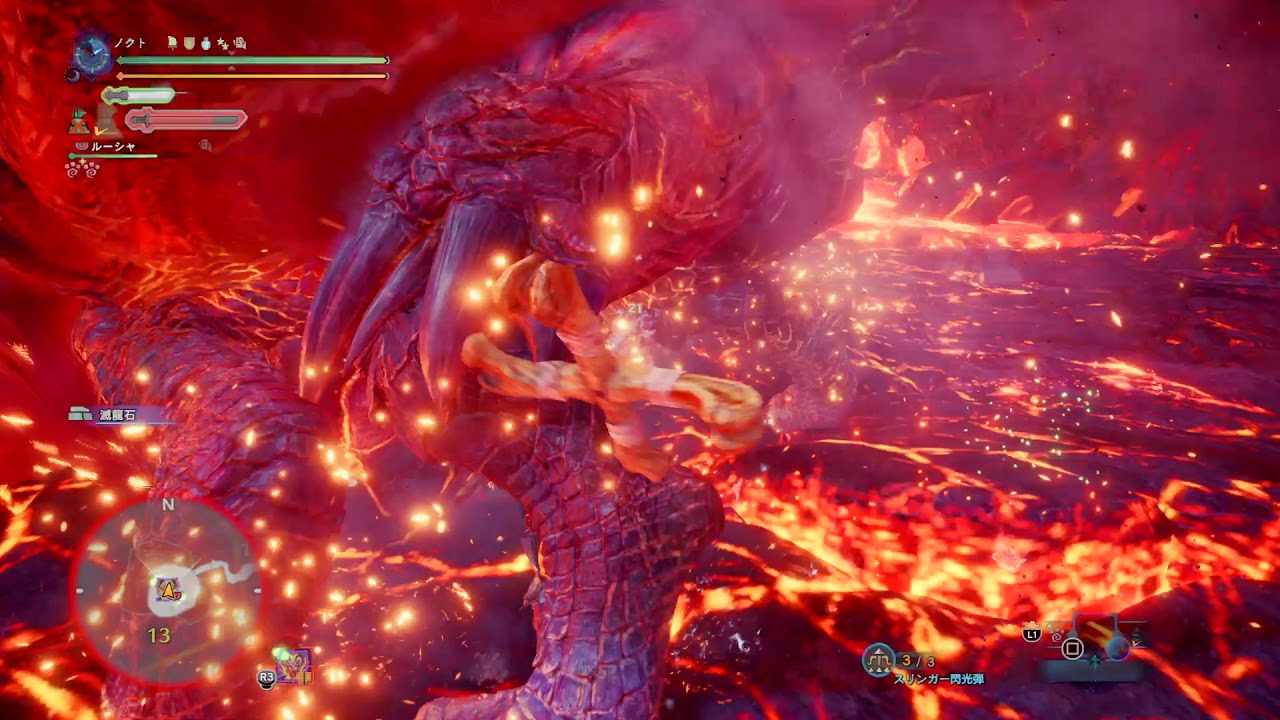
Task: Select the Slinger Flash Pod ammo icon
Action: tap(879, 659)
